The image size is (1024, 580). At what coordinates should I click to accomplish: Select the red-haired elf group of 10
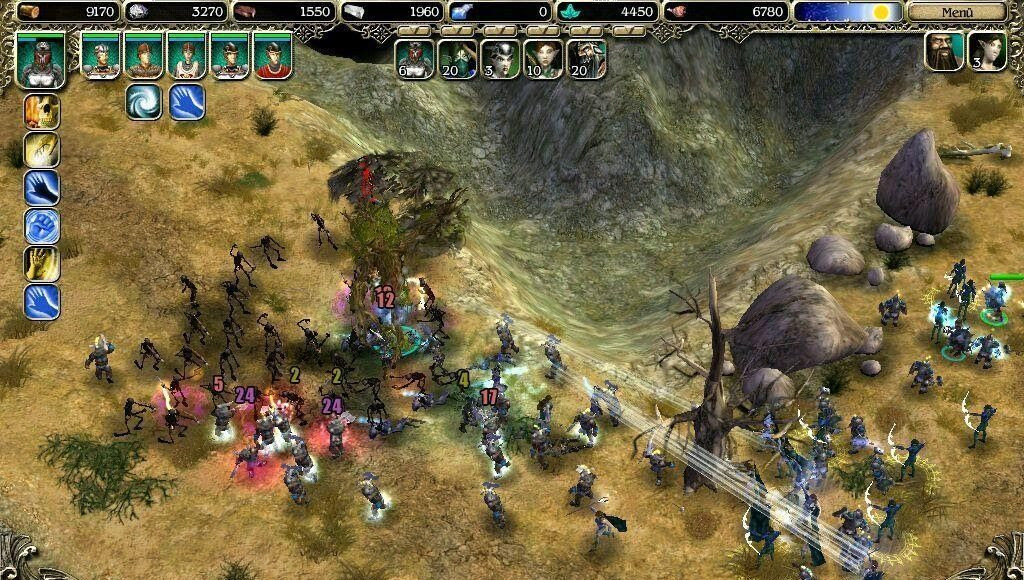[543, 59]
